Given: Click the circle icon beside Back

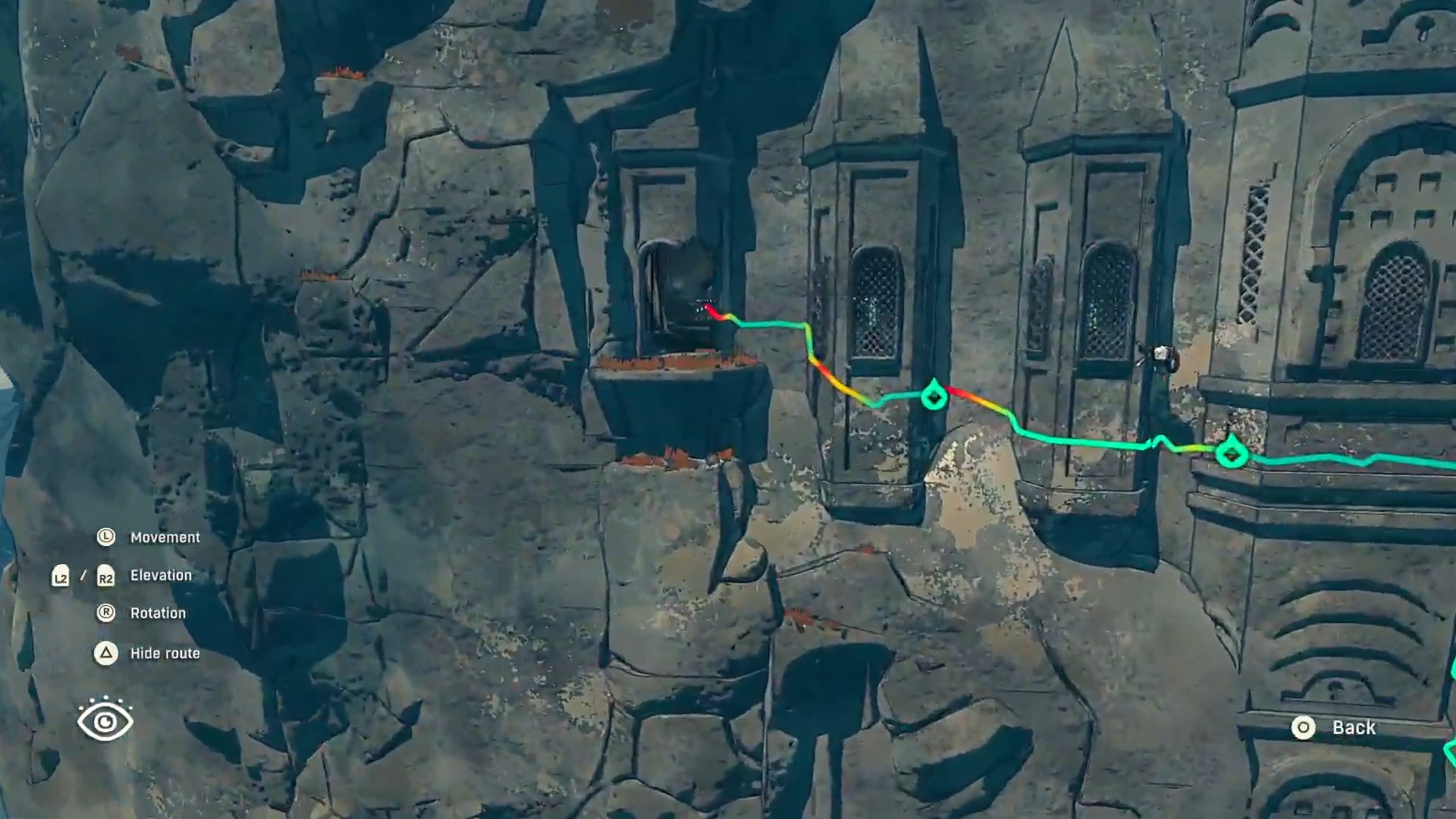Looking at the screenshot, I should pos(1304,728).
